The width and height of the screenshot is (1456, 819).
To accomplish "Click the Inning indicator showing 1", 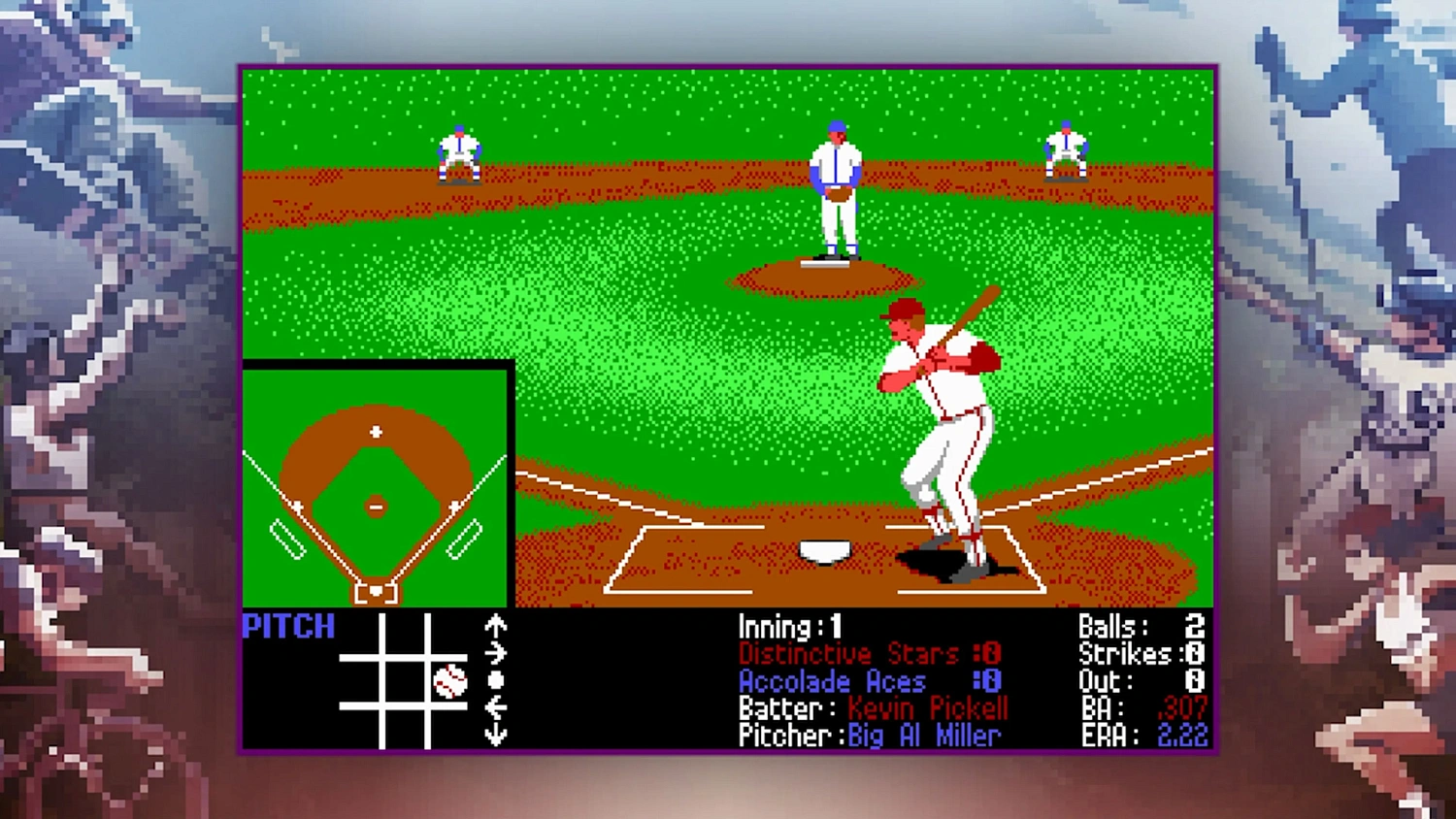I will 788,626.
